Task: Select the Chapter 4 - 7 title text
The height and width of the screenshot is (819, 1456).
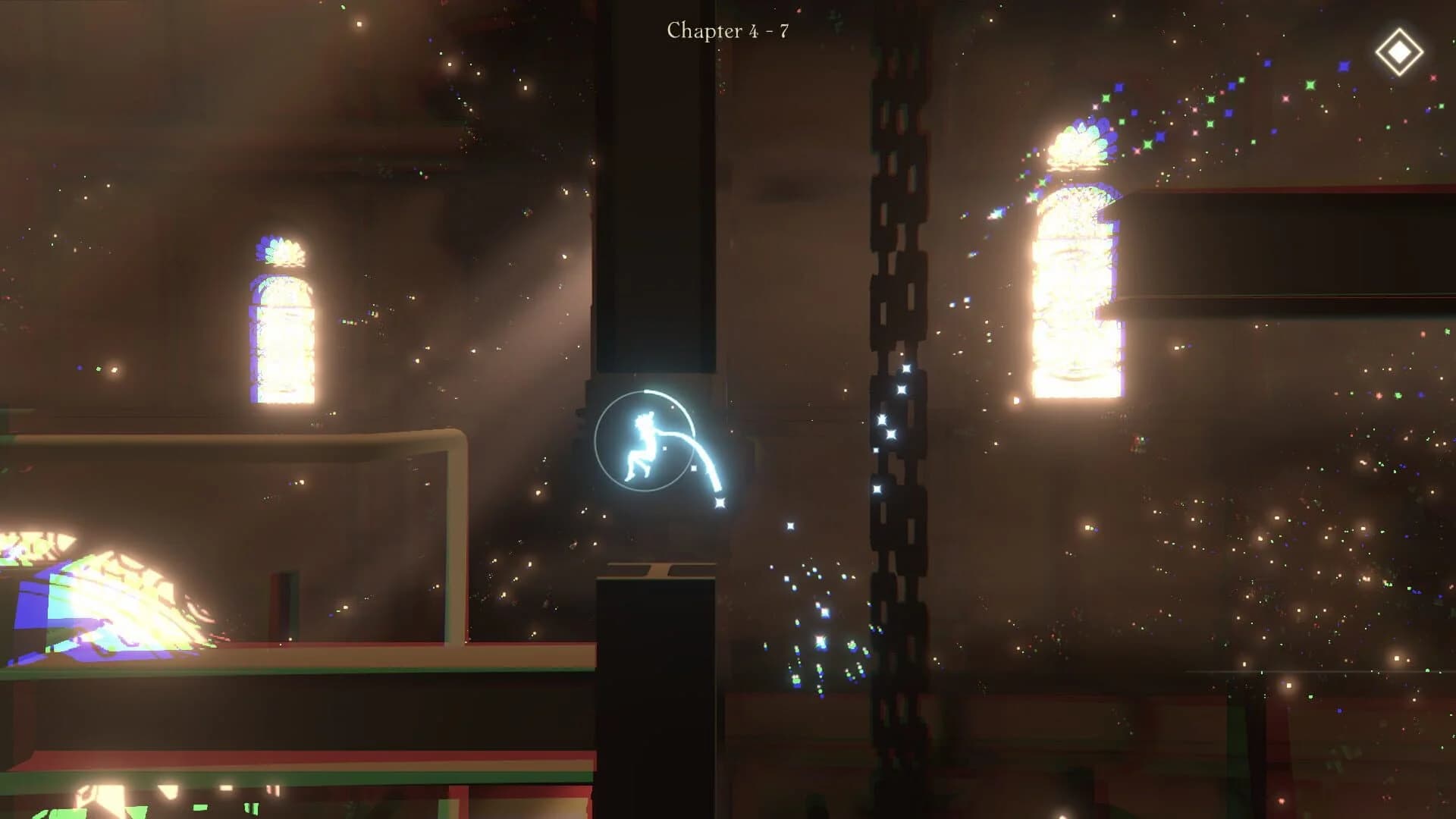Action: tap(726, 30)
